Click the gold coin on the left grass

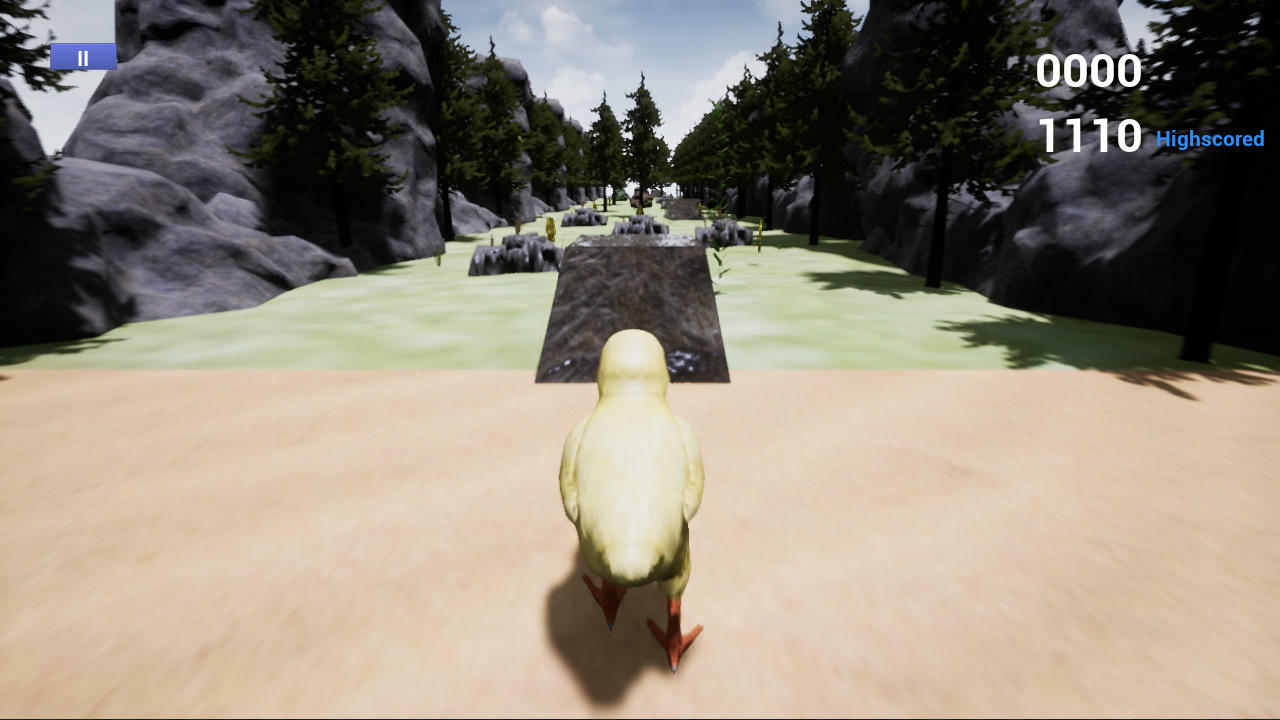point(551,227)
